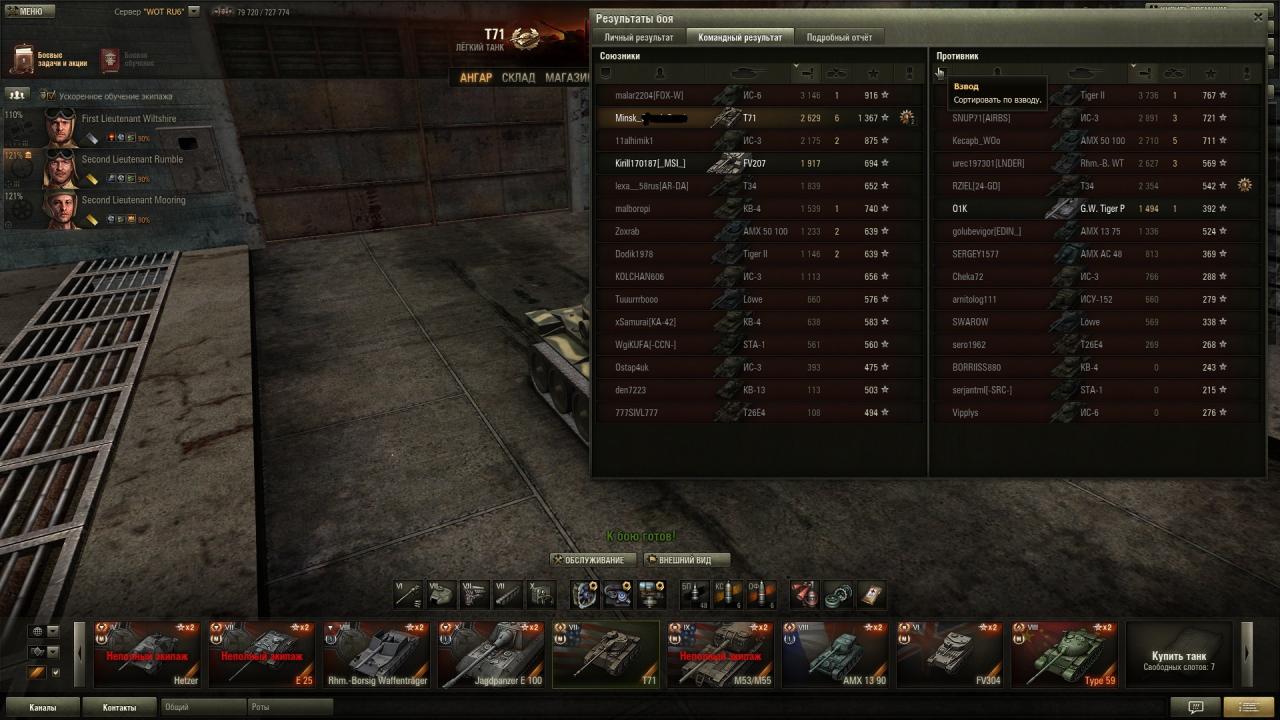1280x720 pixels.
Task: Open the server WOT RU6 dropdown
Action: pyautogui.click(x=194, y=12)
